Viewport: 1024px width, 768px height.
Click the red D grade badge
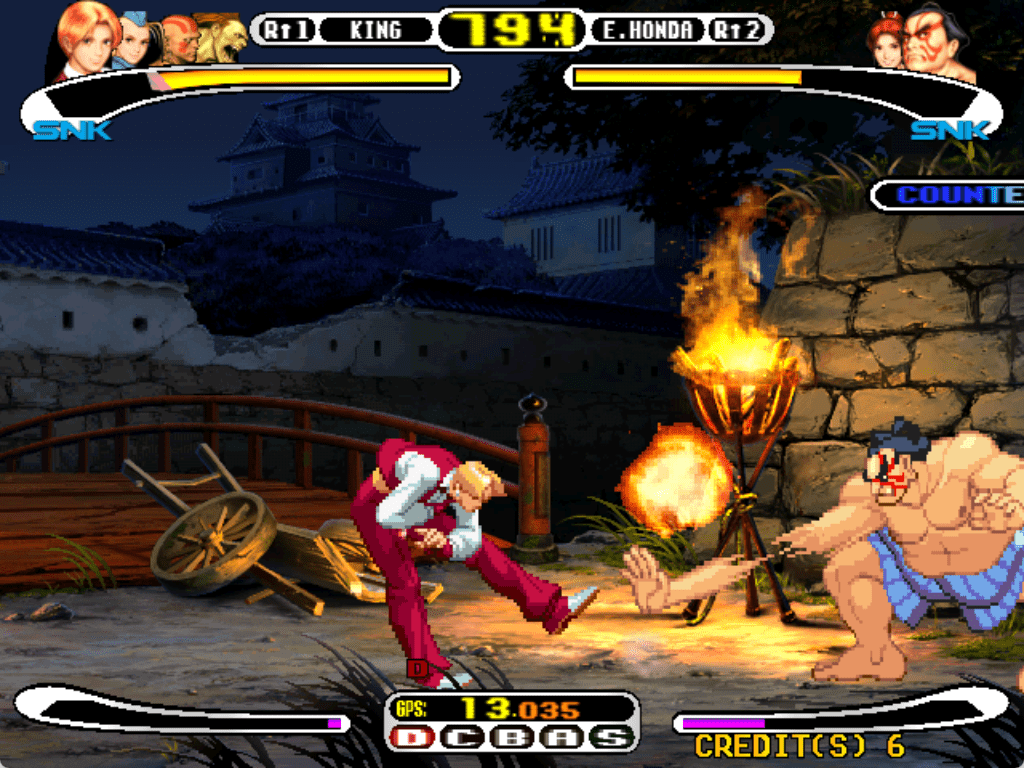tap(411, 739)
